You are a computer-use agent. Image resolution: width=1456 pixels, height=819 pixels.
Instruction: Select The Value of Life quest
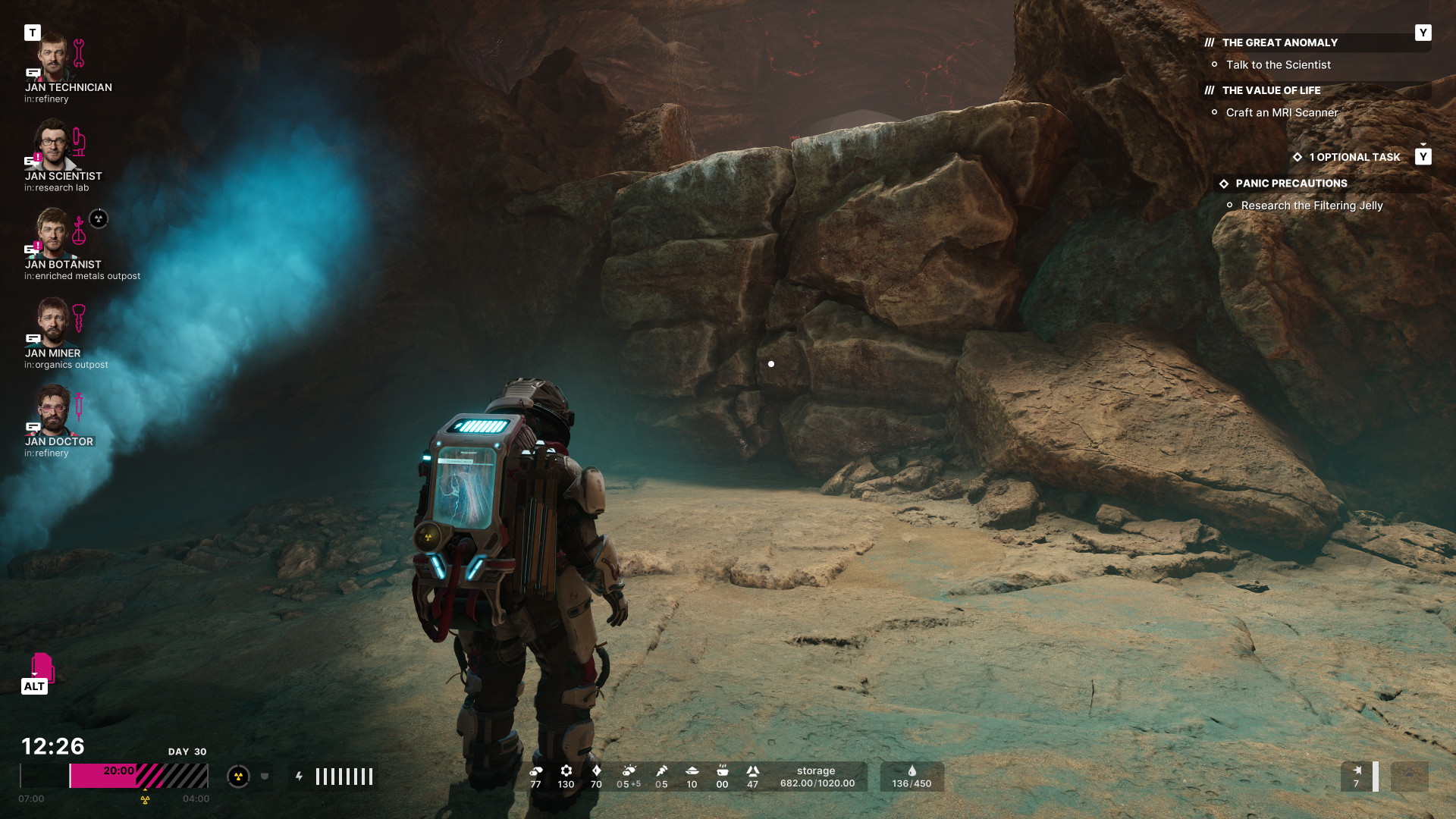[1271, 90]
